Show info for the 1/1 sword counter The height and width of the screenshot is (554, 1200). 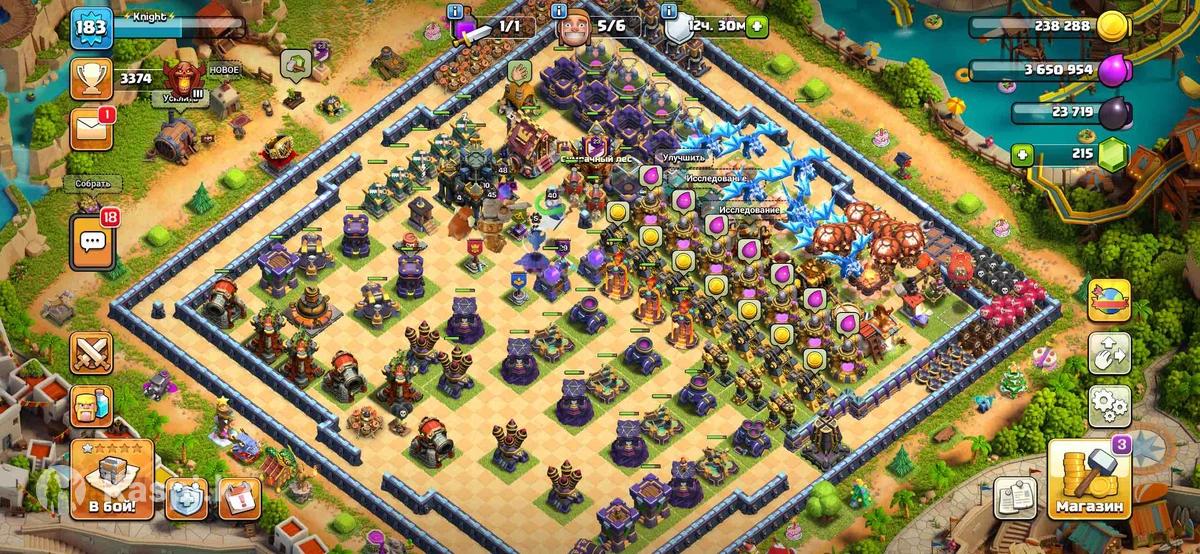[455, 10]
